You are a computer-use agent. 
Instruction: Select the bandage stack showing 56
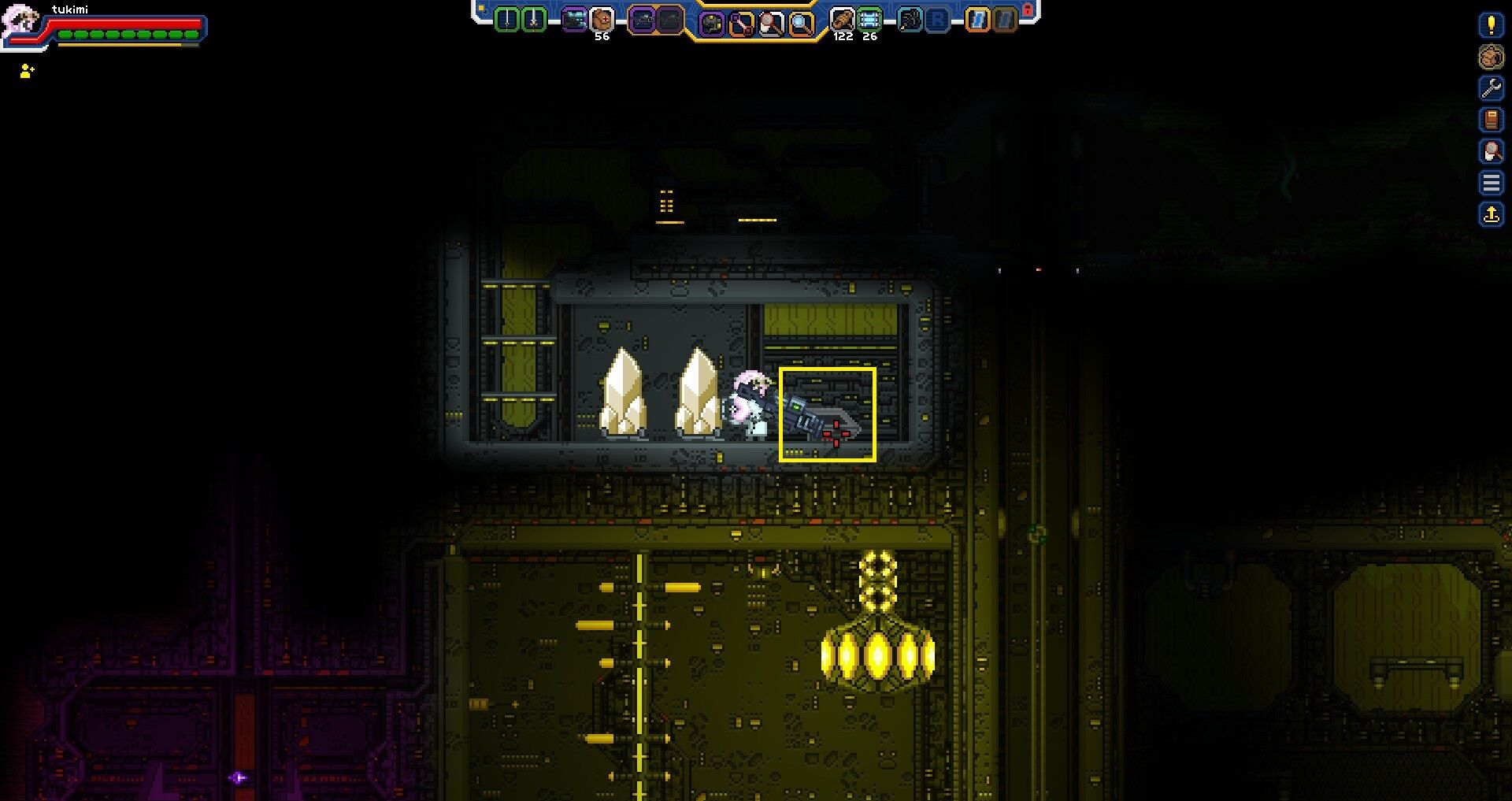[601, 20]
